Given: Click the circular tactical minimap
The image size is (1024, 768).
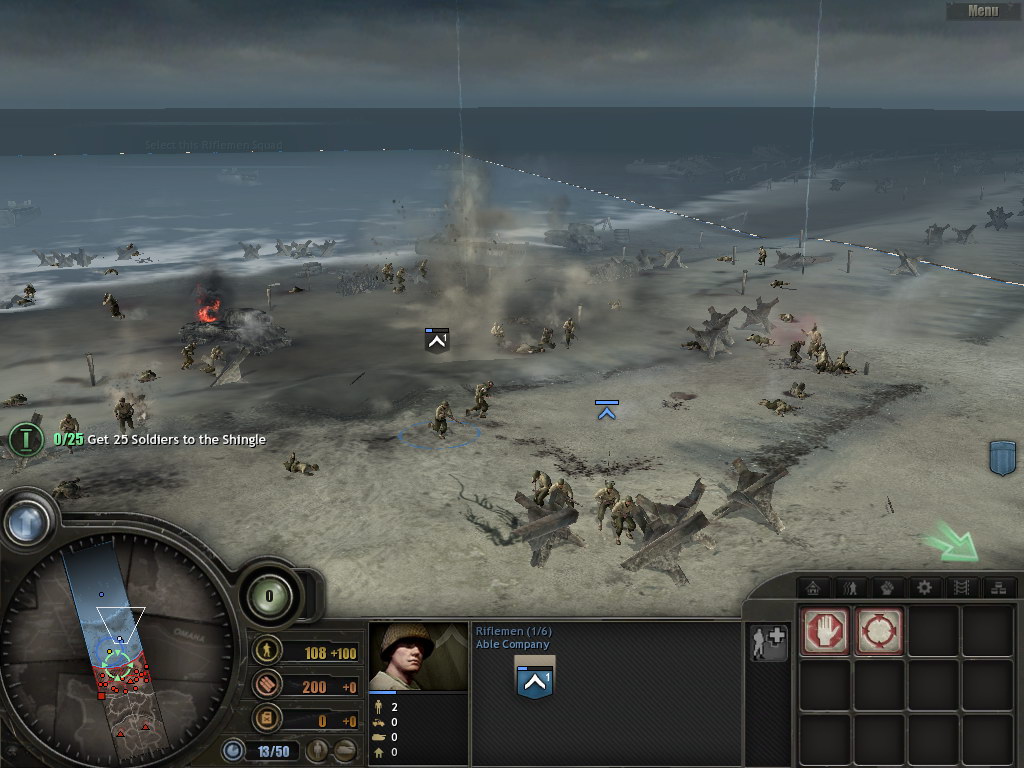Looking at the screenshot, I should point(118,645).
